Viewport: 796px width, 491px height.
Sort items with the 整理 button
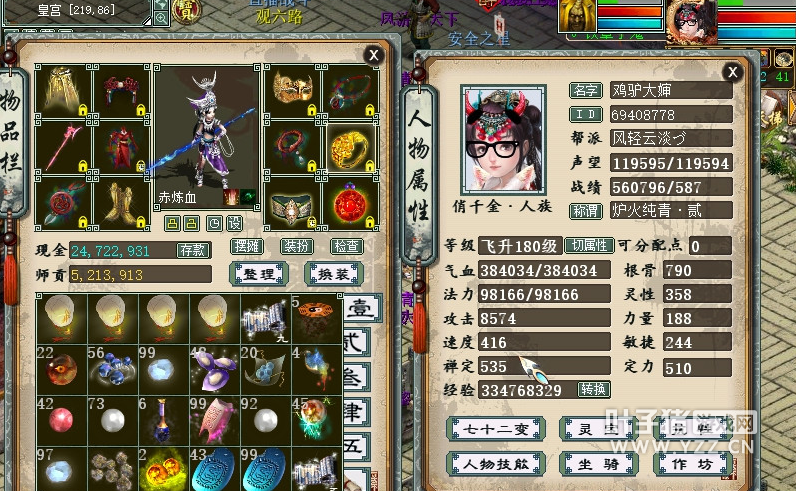[259, 274]
